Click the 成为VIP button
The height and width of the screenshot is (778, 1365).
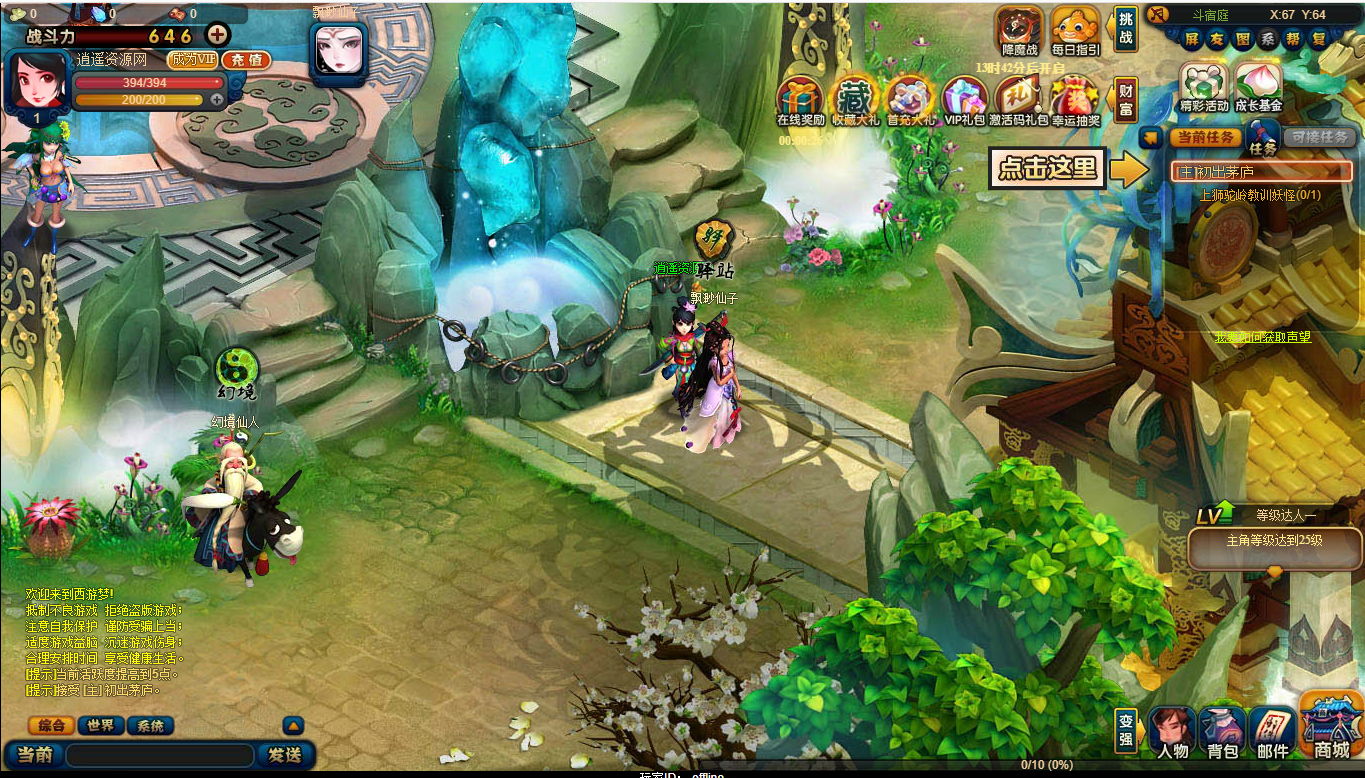[x=192, y=60]
